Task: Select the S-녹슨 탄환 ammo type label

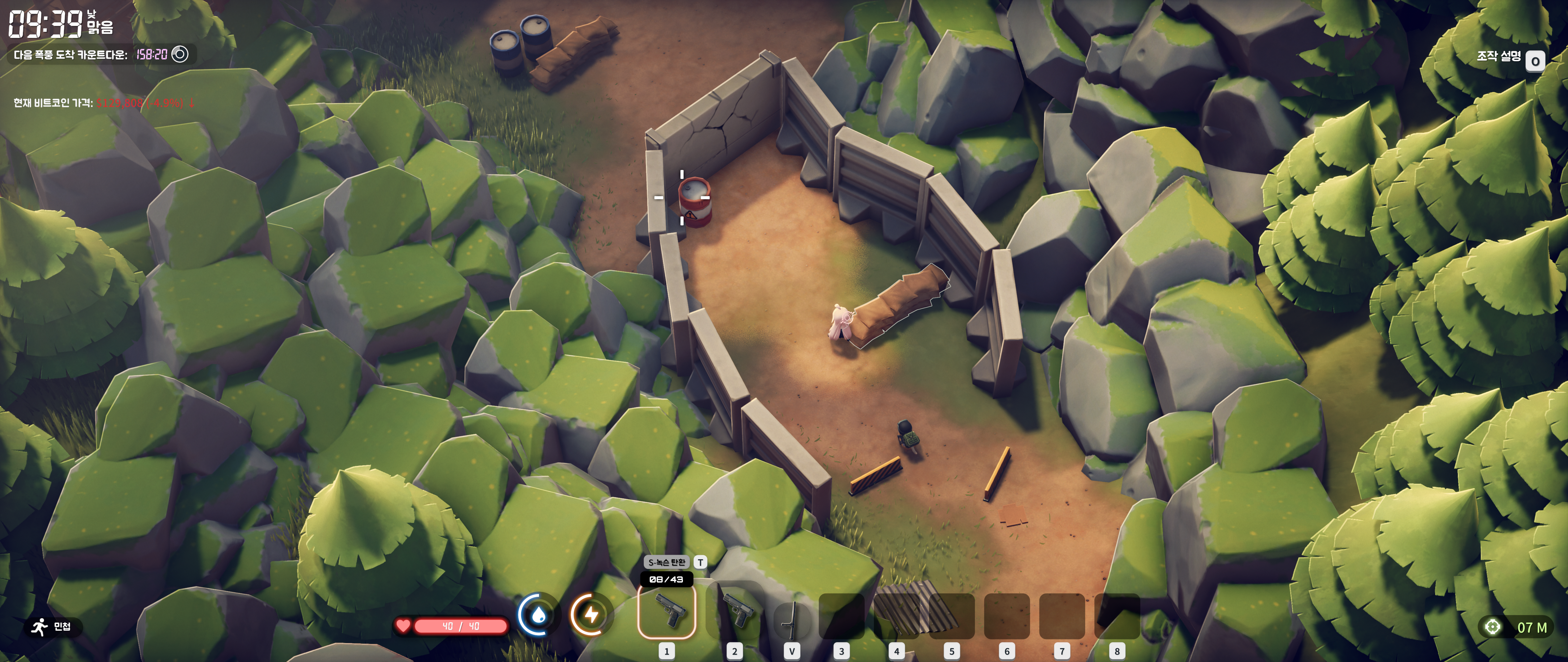Action: [x=666, y=562]
